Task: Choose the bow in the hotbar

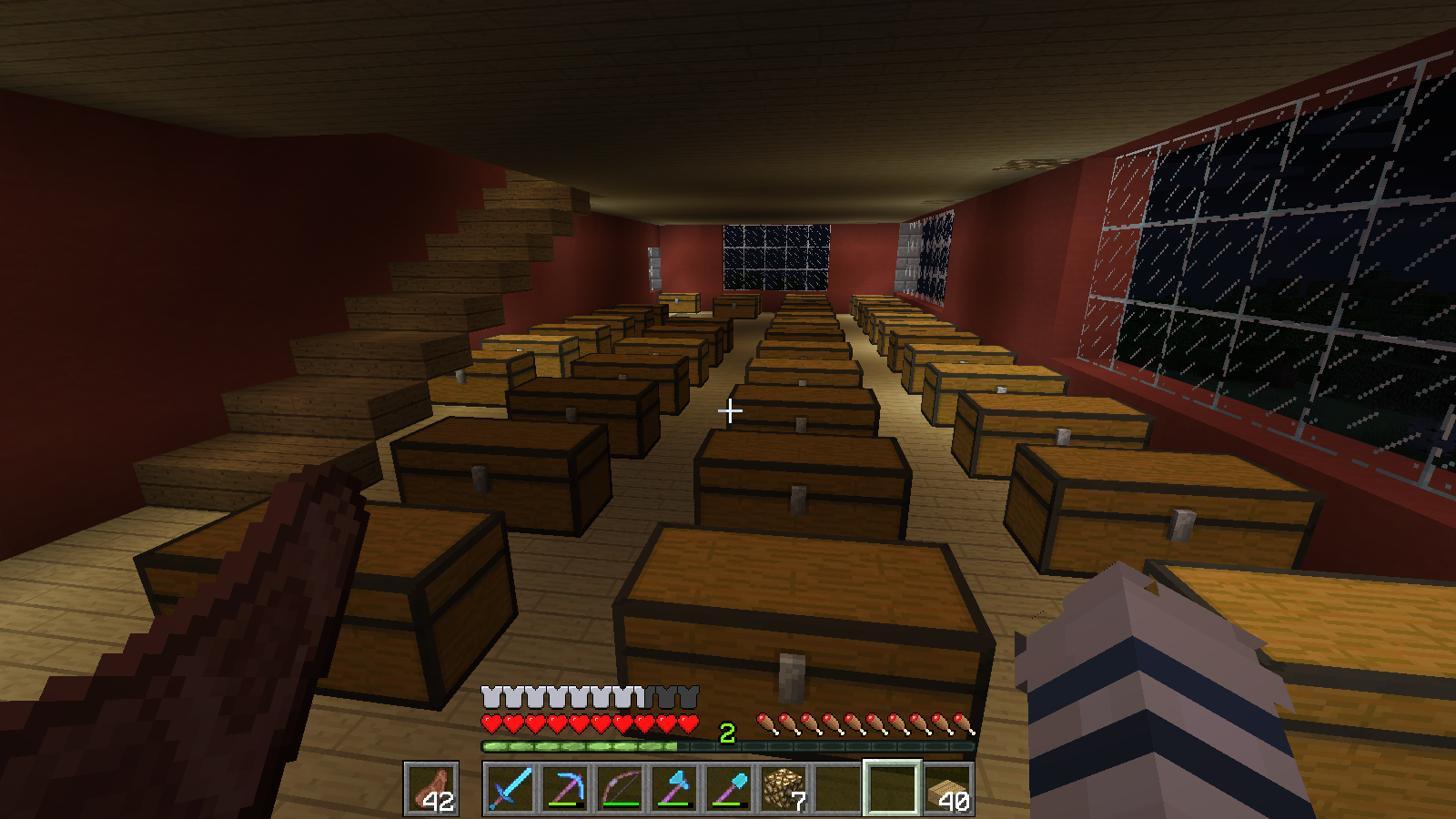Action: (x=620, y=788)
